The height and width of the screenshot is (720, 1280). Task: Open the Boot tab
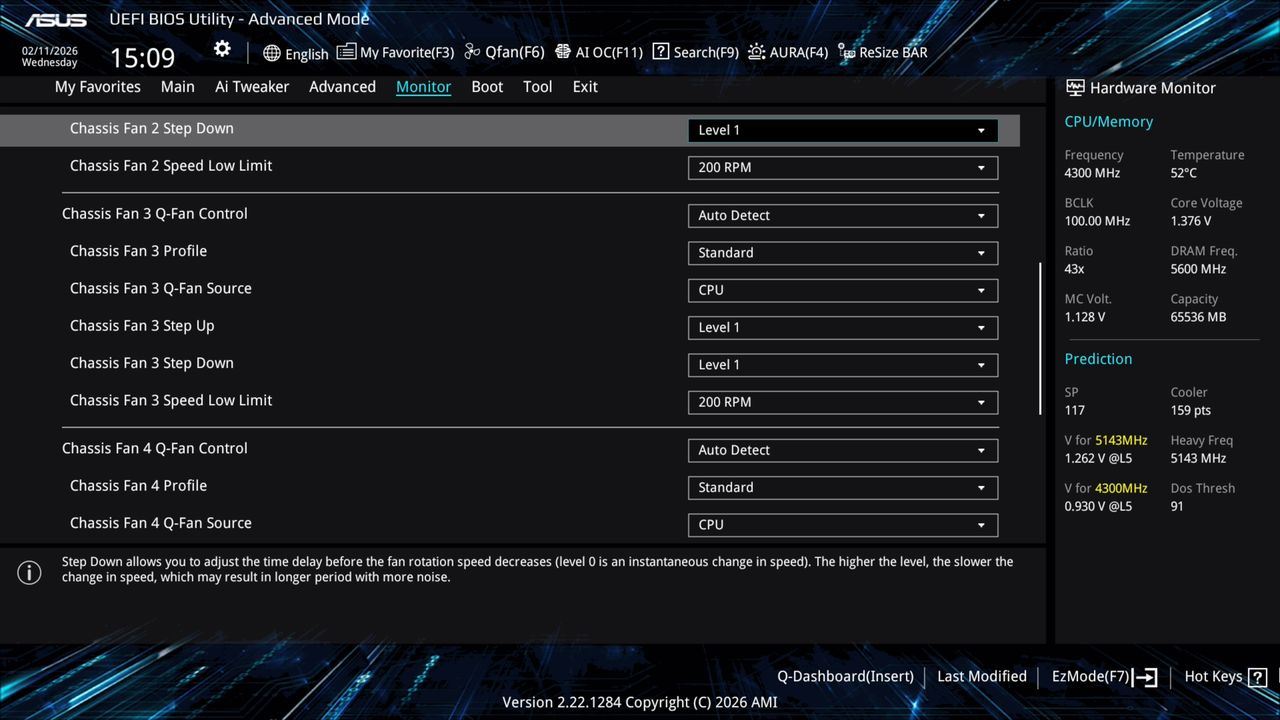pos(487,87)
